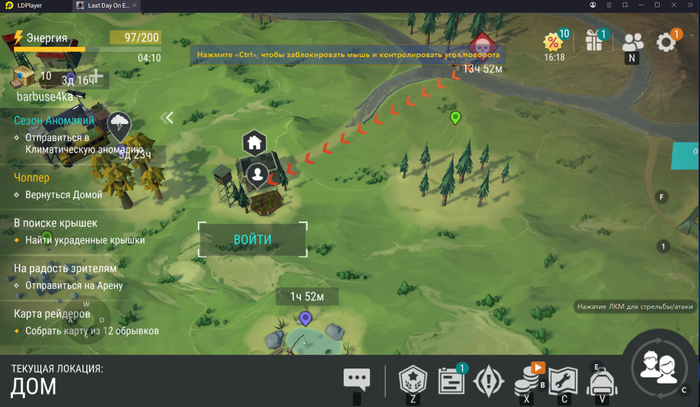Enter the home base with ВОЙТИ button
This screenshot has width=700, height=407.
tap(252, 240)
